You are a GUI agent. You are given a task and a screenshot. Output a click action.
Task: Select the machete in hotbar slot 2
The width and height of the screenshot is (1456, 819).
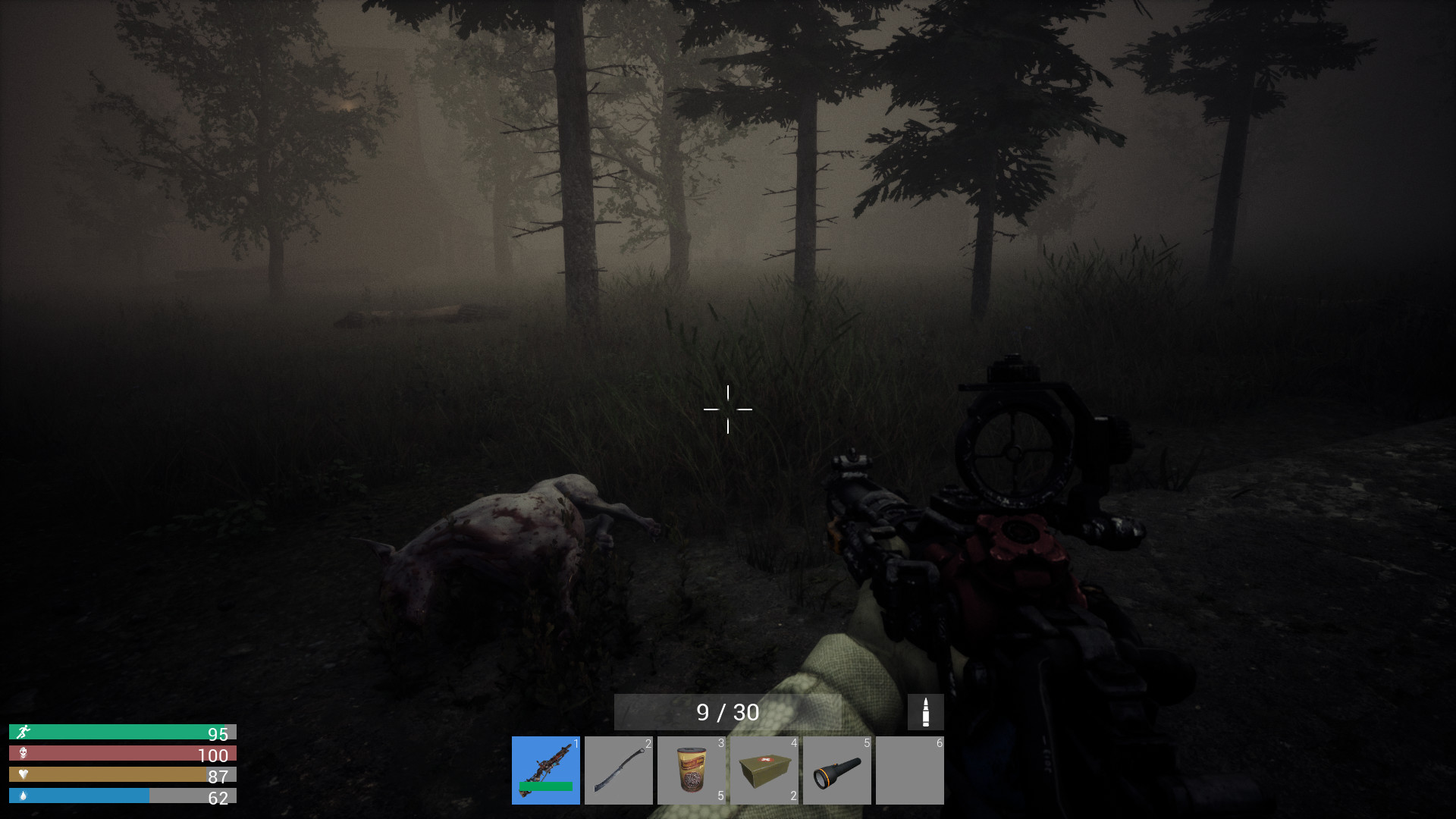pos(619,770)
